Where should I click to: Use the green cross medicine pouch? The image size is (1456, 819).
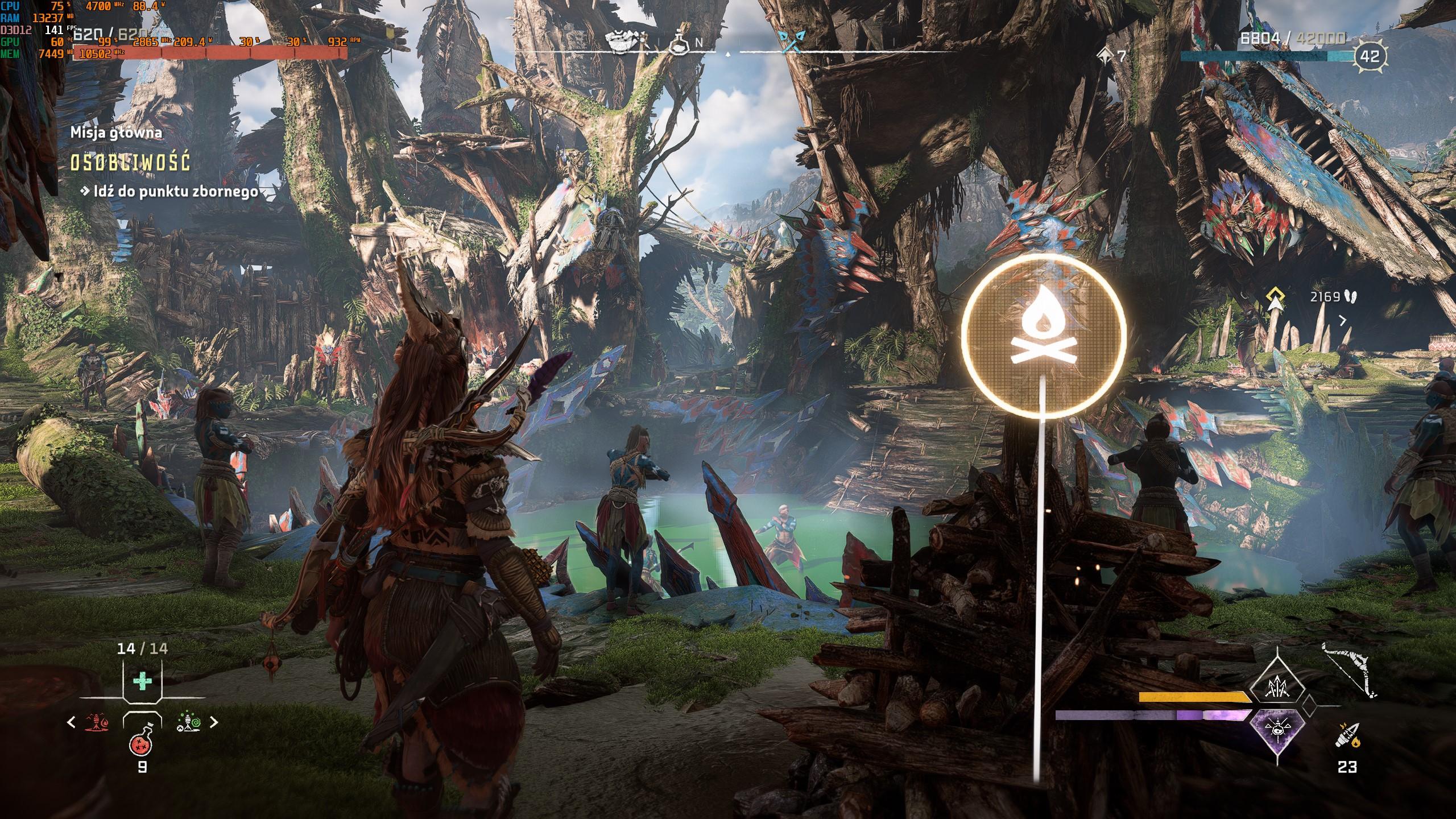tap(142, 681)
